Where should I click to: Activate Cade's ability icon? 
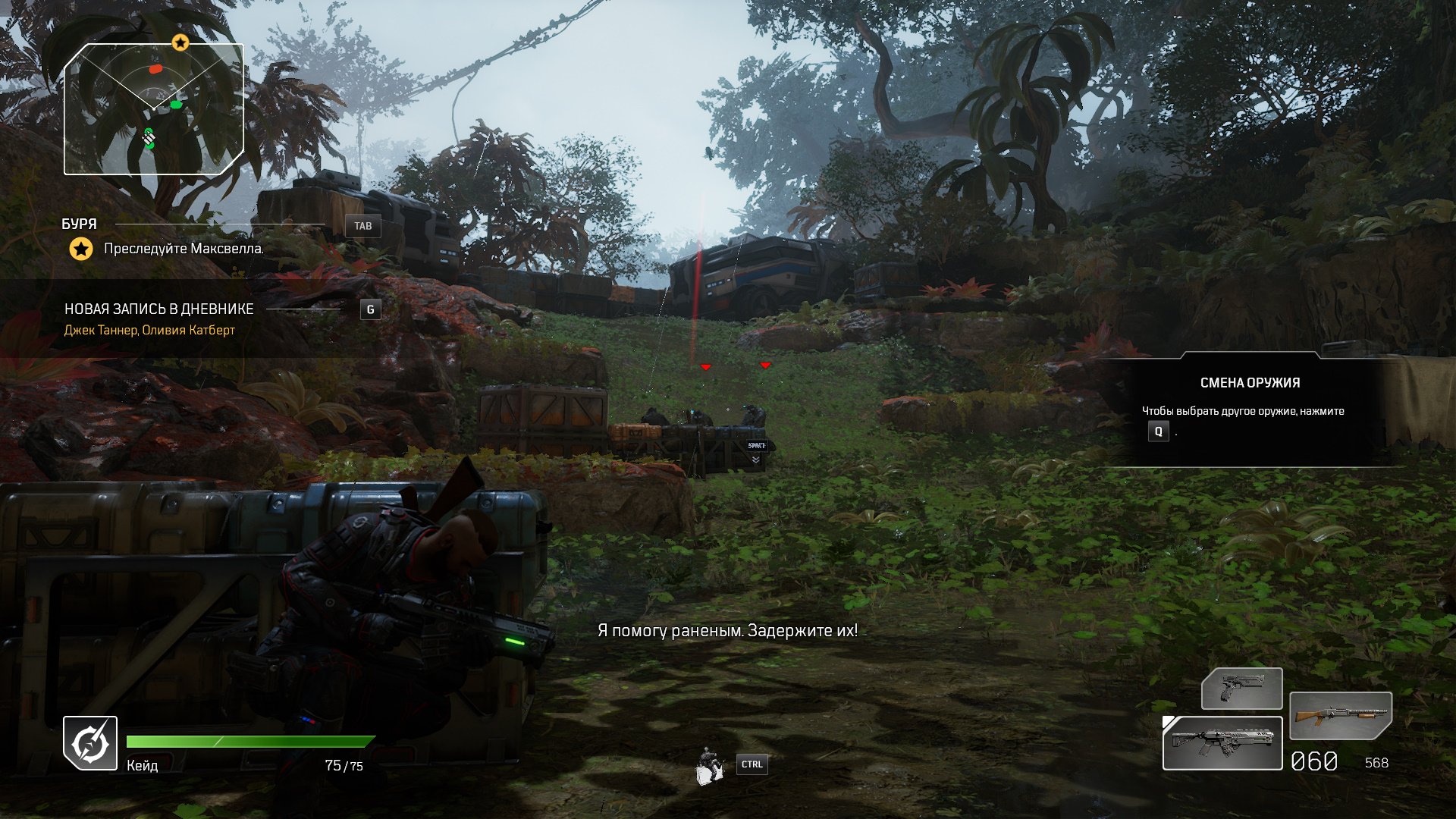pos(90,743)
